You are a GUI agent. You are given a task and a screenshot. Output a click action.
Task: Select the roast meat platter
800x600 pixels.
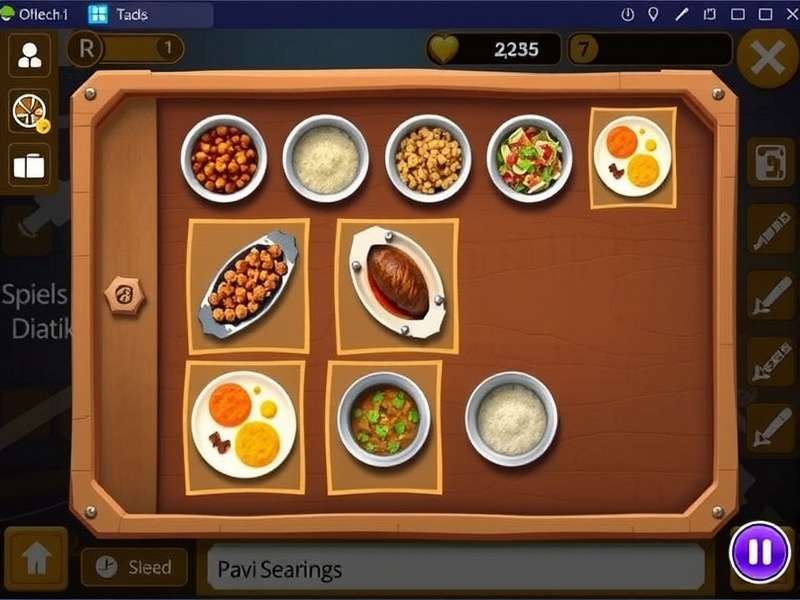click(x=396, y=284)
